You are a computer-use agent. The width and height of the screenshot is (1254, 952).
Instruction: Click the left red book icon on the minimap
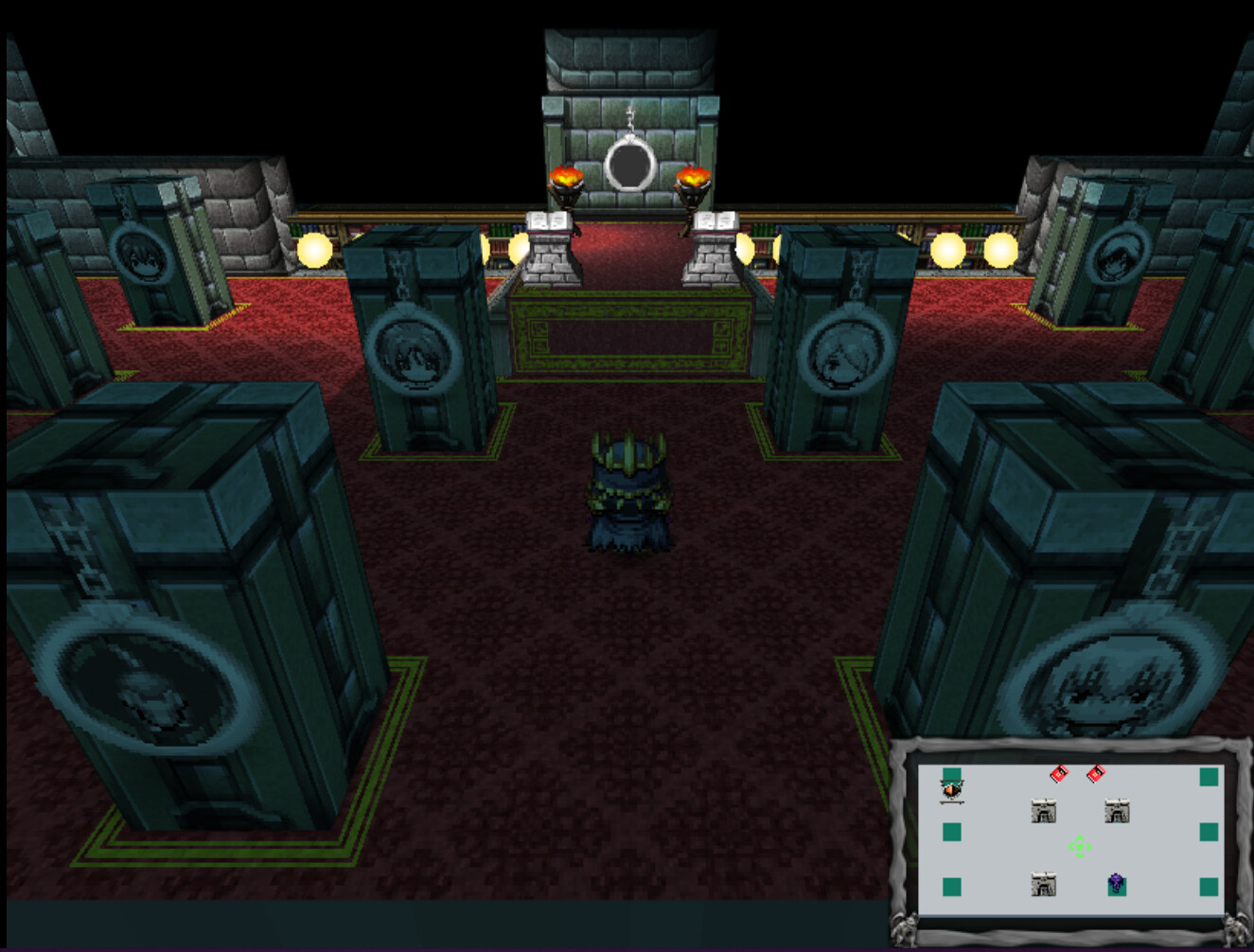pos(1057,772)
